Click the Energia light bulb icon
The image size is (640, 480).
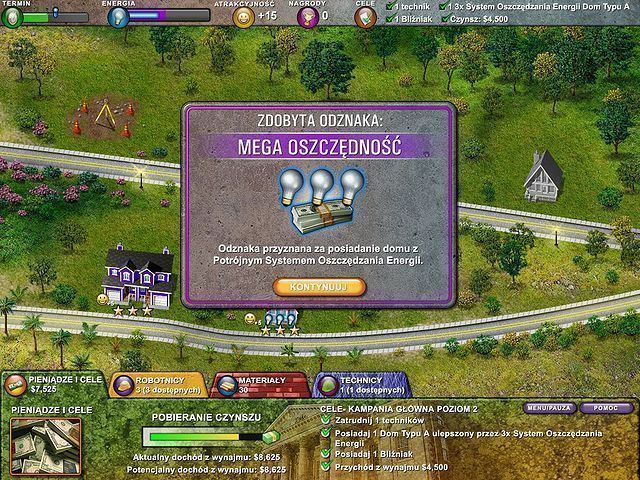click(x=116, y=15)
